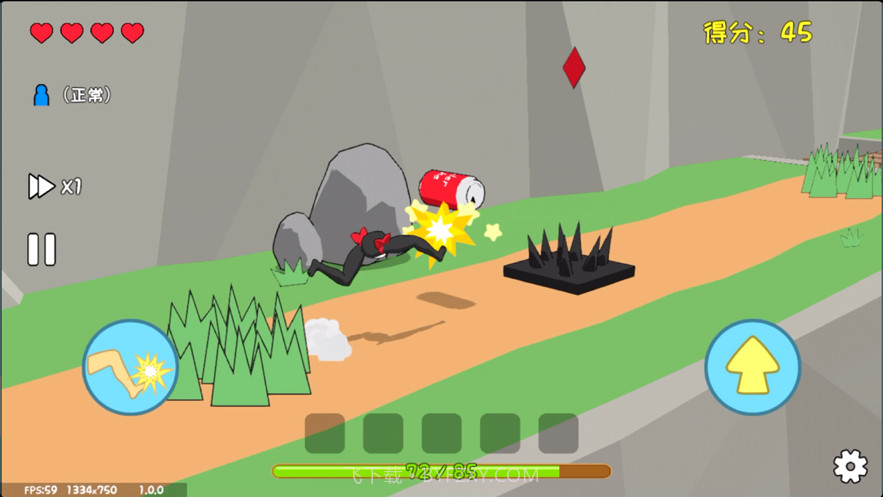Toggle the x1 game speed control
883x497 pixels.
pos(54,186)
